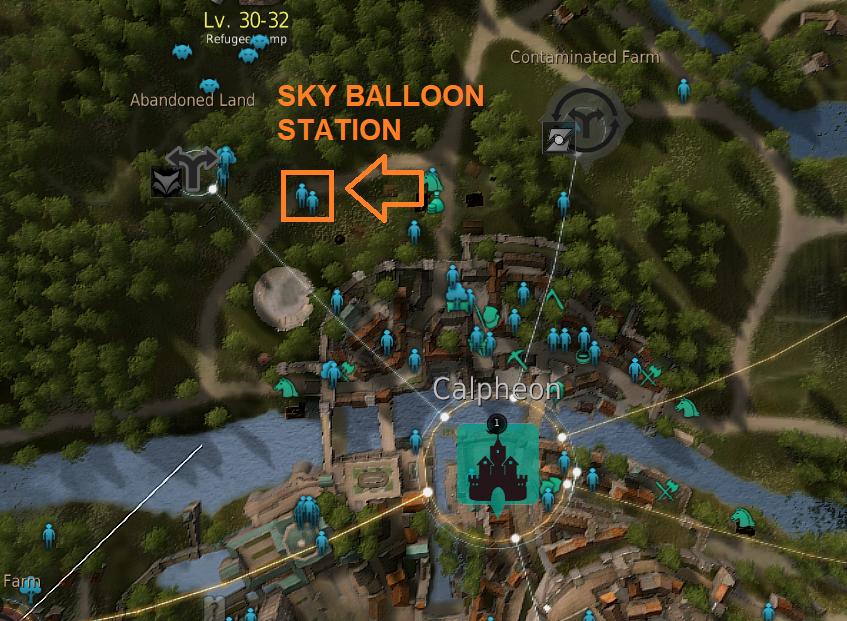Select the Contaminated Farm node marker

click(x=589, y=119)
